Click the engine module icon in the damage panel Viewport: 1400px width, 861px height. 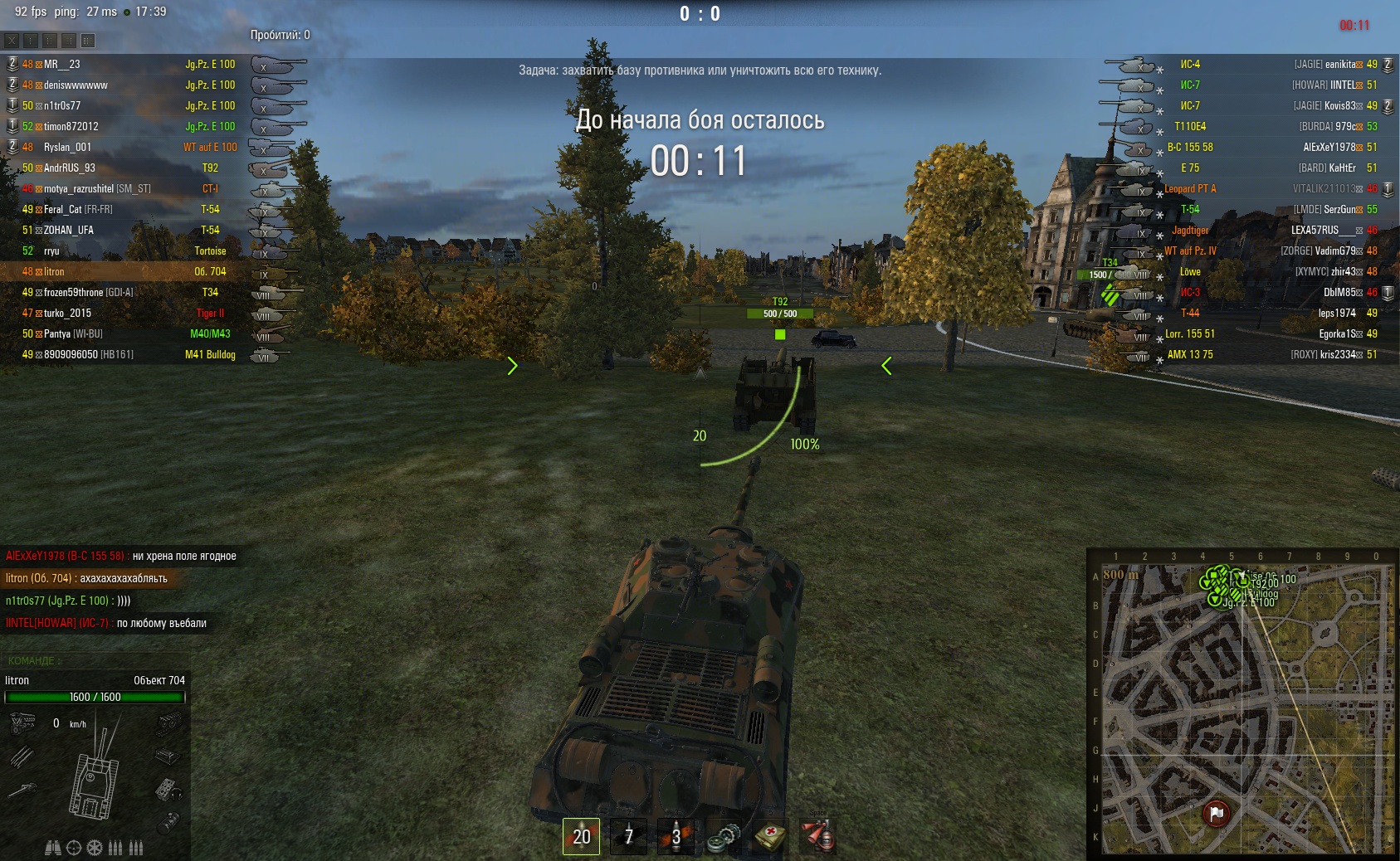point(22,724)
